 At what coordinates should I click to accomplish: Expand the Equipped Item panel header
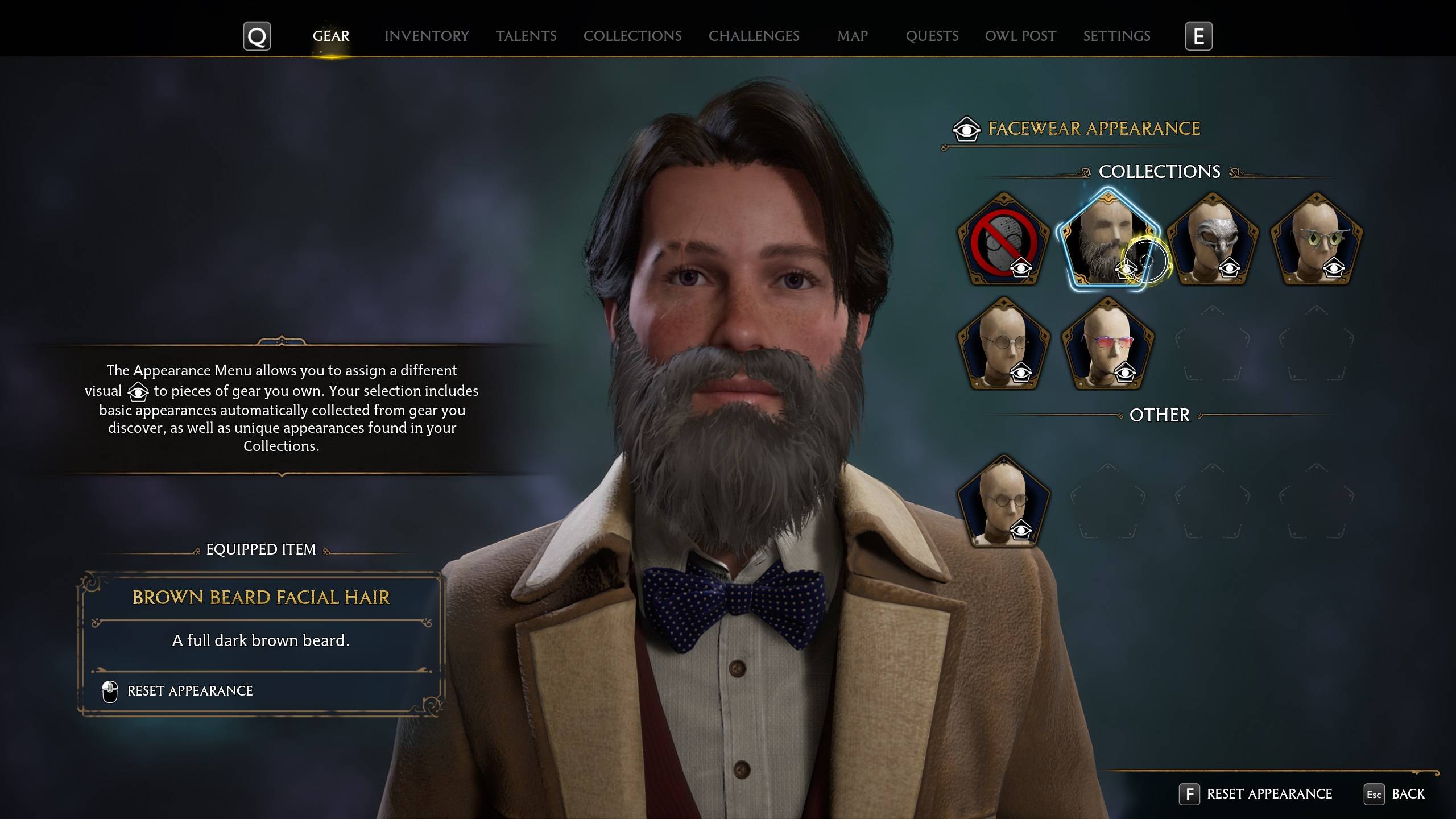click(262, 549)
